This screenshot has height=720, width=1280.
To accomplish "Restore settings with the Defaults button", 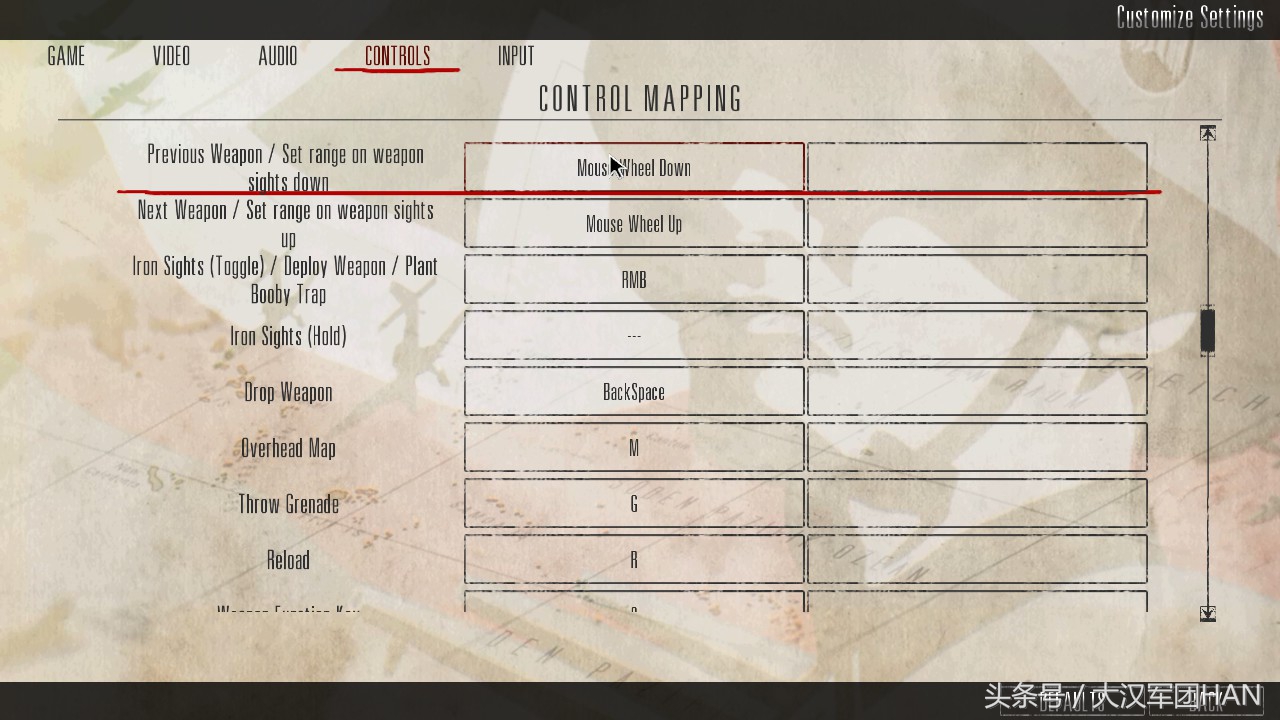I will 1071,702.
